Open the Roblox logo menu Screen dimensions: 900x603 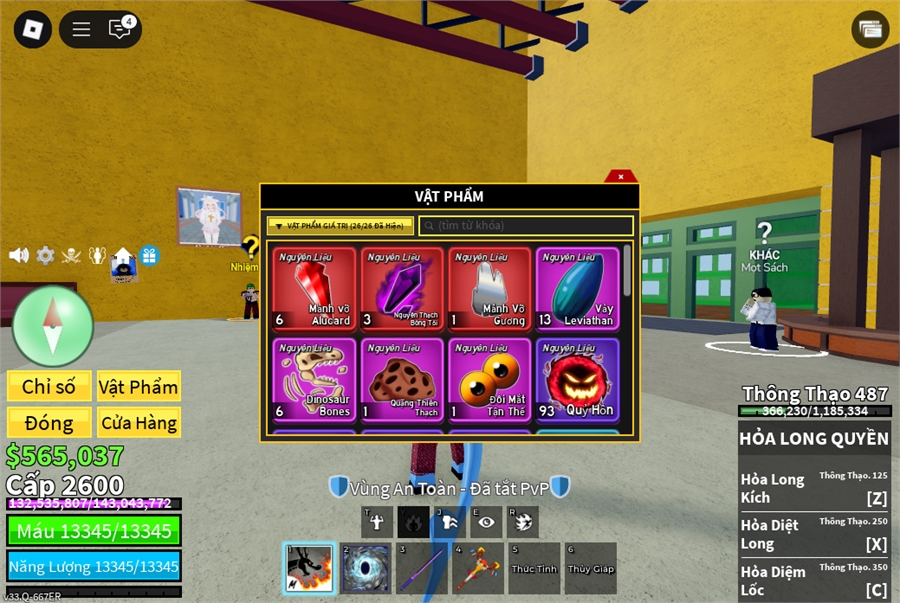(32, 29)
